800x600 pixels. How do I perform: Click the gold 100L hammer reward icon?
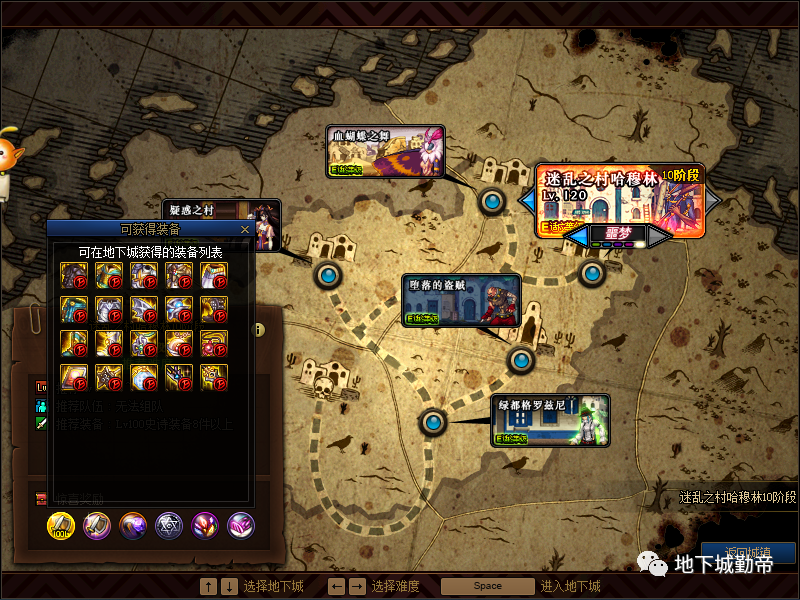coord(62,526)
